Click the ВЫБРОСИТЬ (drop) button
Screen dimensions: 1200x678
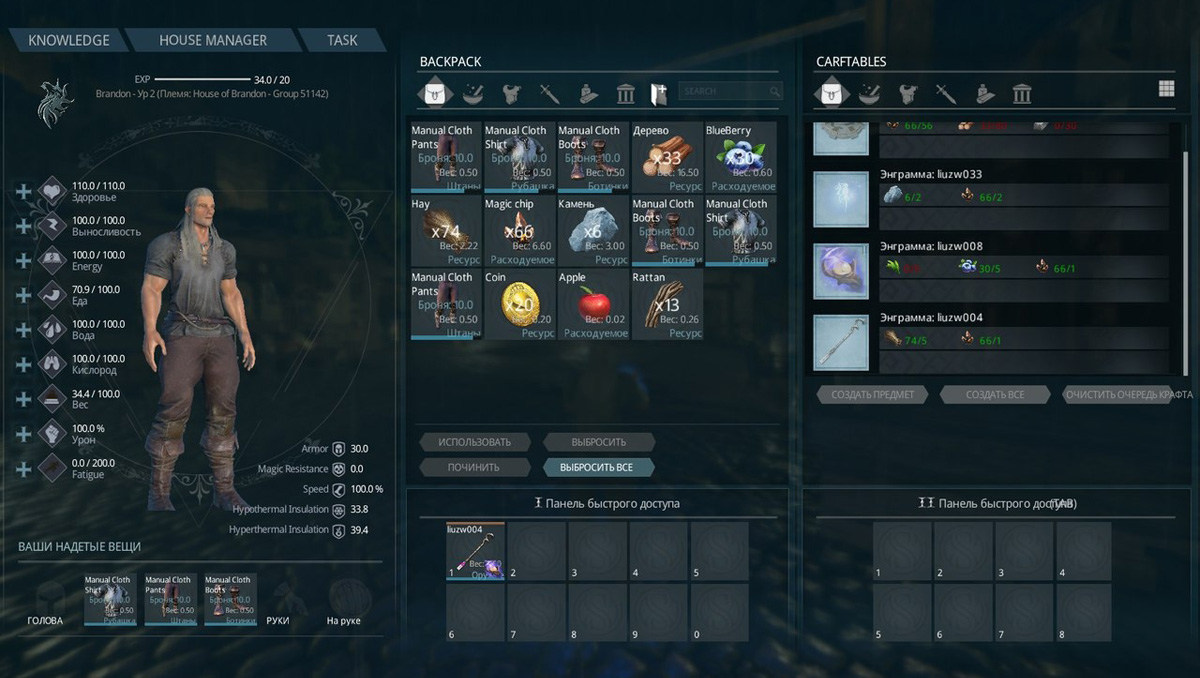599,442
